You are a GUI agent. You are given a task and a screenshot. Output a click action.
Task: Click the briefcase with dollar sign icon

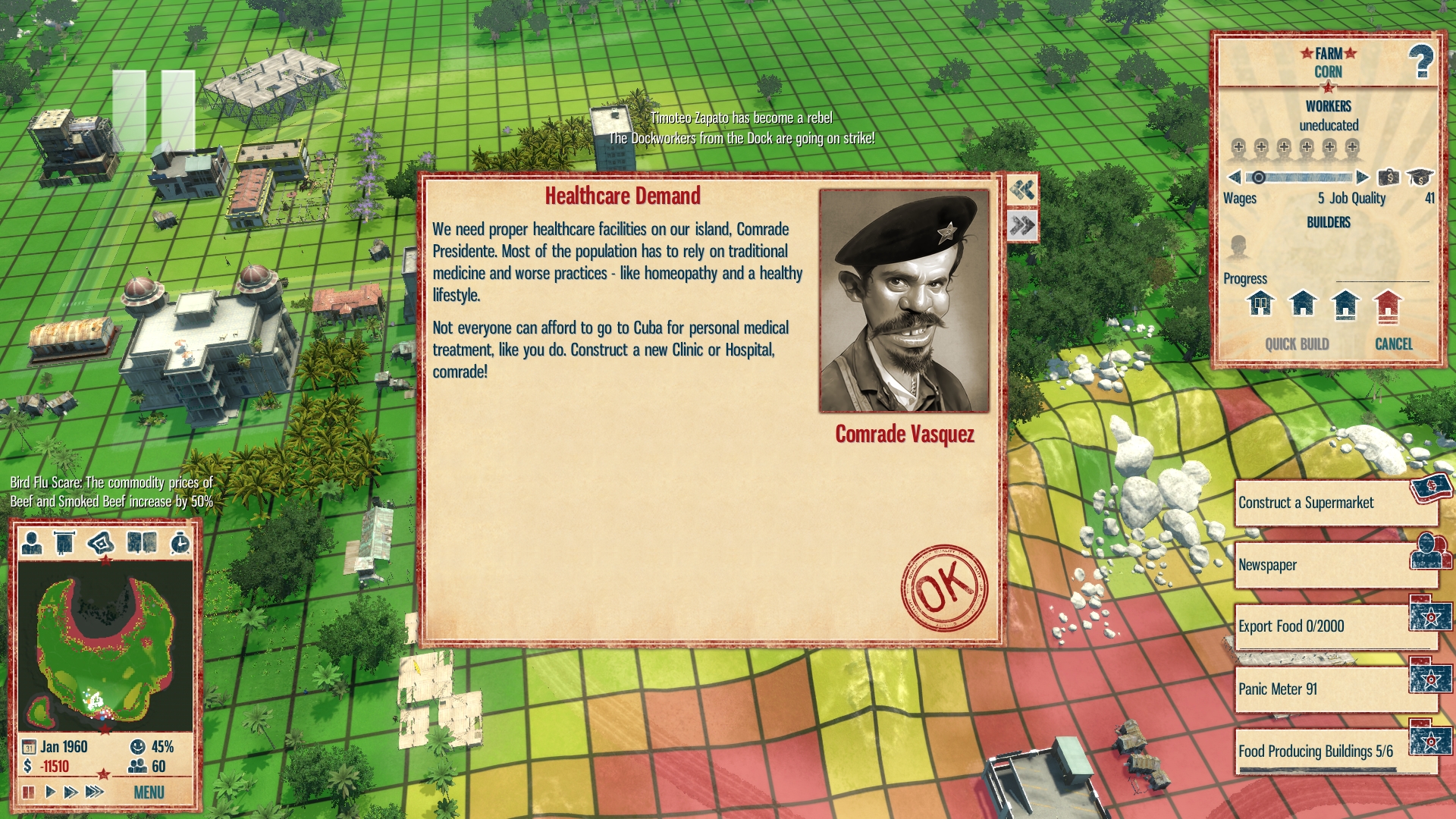[1389, 177]
